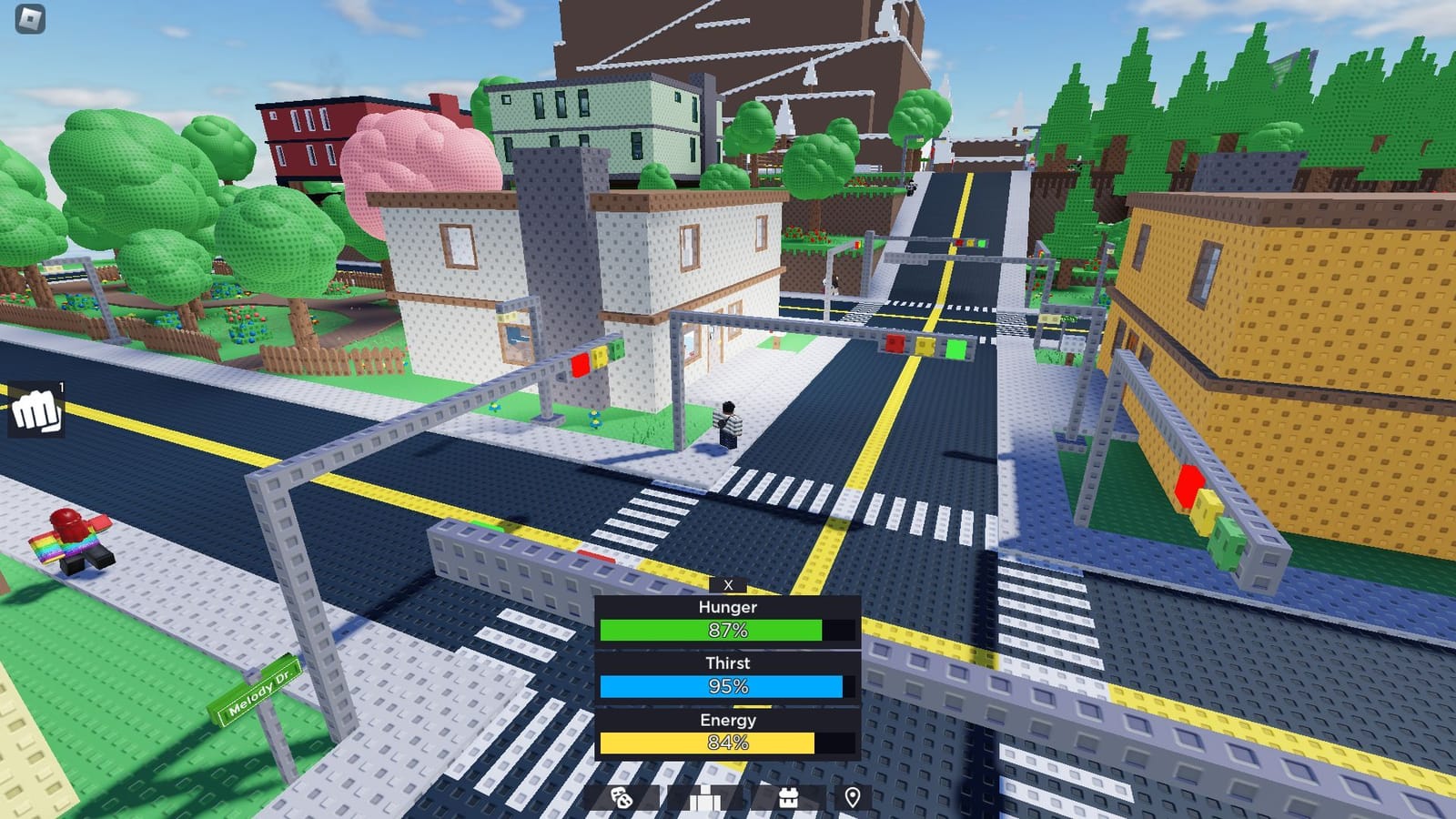Open the map via the location pin icon
Viewport: 1456px width, 819px height.
pos(853,797)
